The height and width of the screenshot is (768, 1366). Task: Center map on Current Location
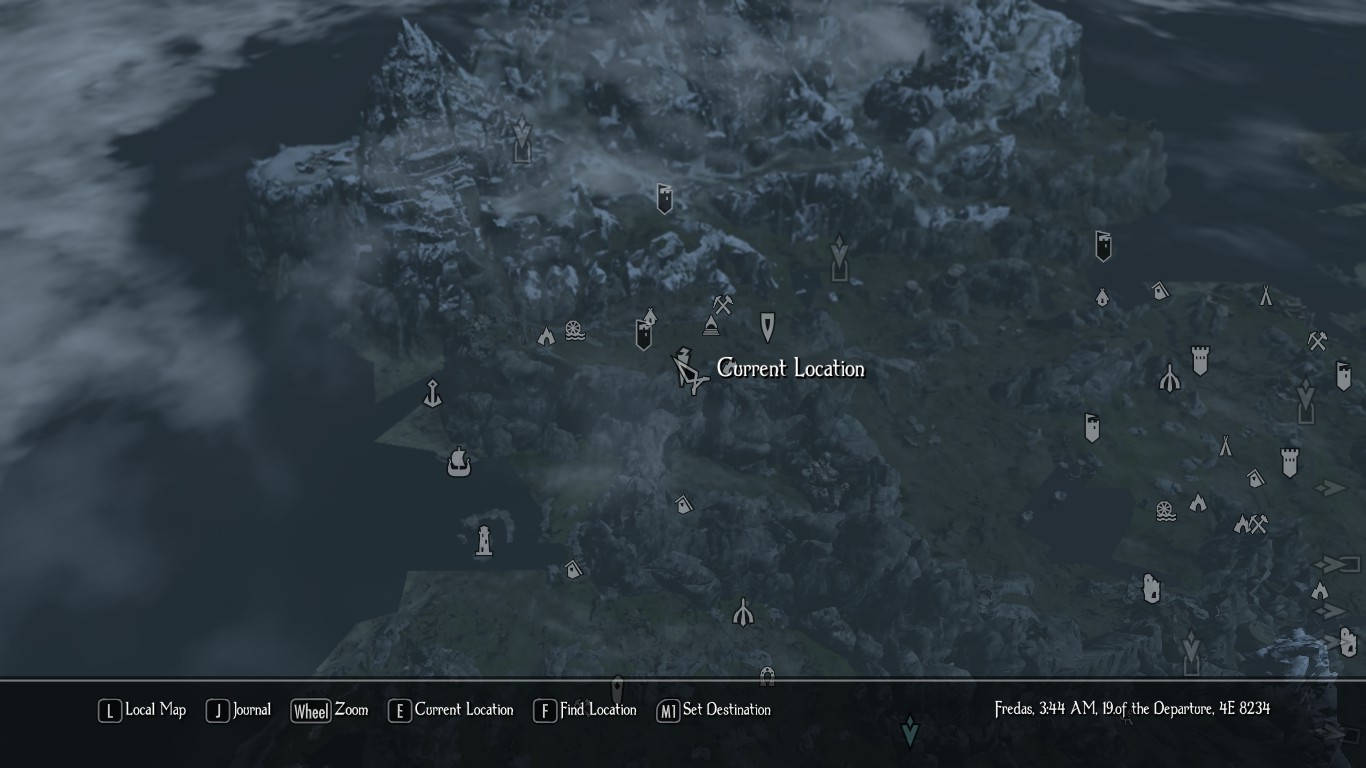tap(451, 710)
